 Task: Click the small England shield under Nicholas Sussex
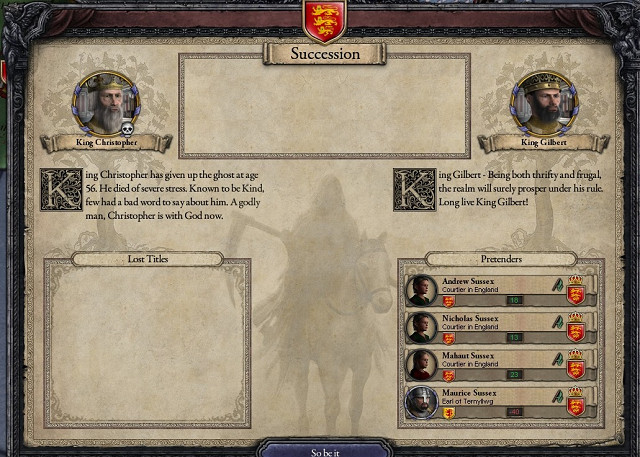point(447,337)
